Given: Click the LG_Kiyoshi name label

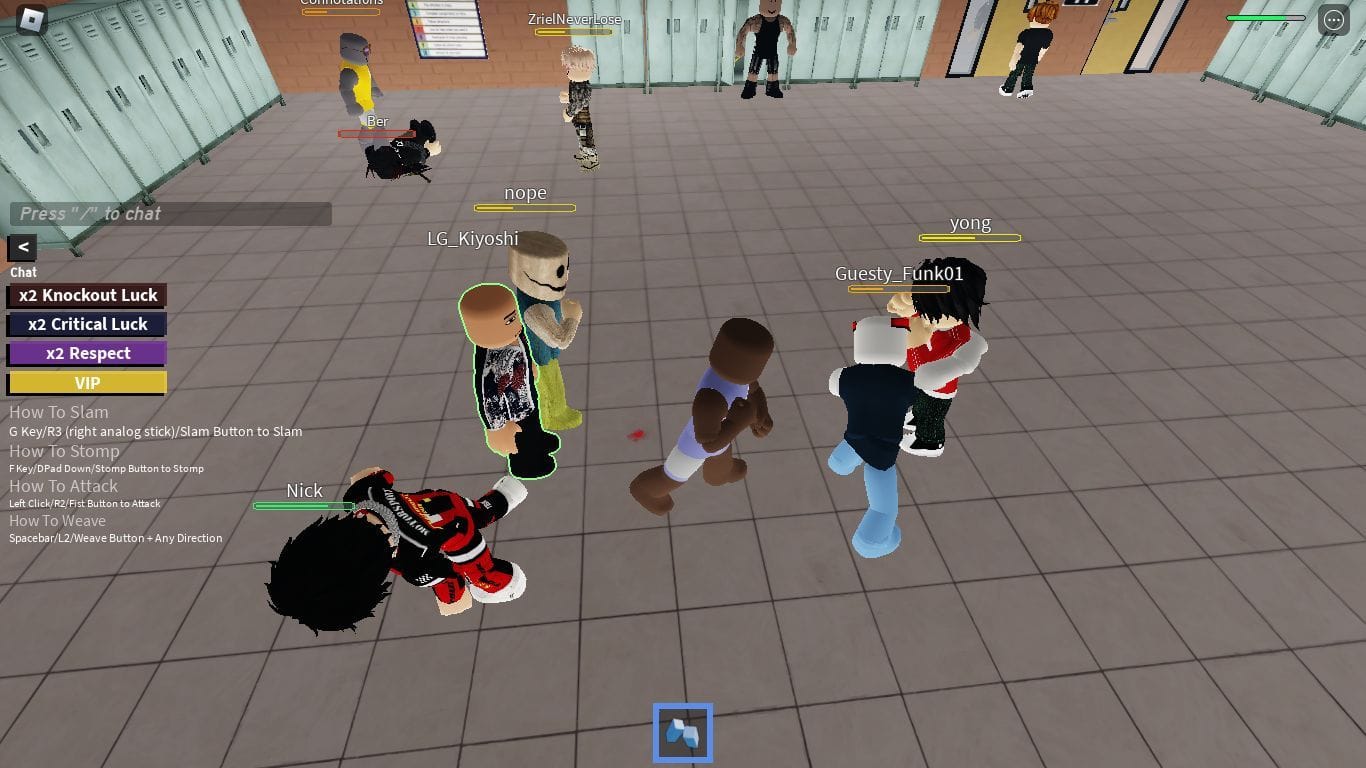Looking at the screenshot, I should [x=472, y=239].
